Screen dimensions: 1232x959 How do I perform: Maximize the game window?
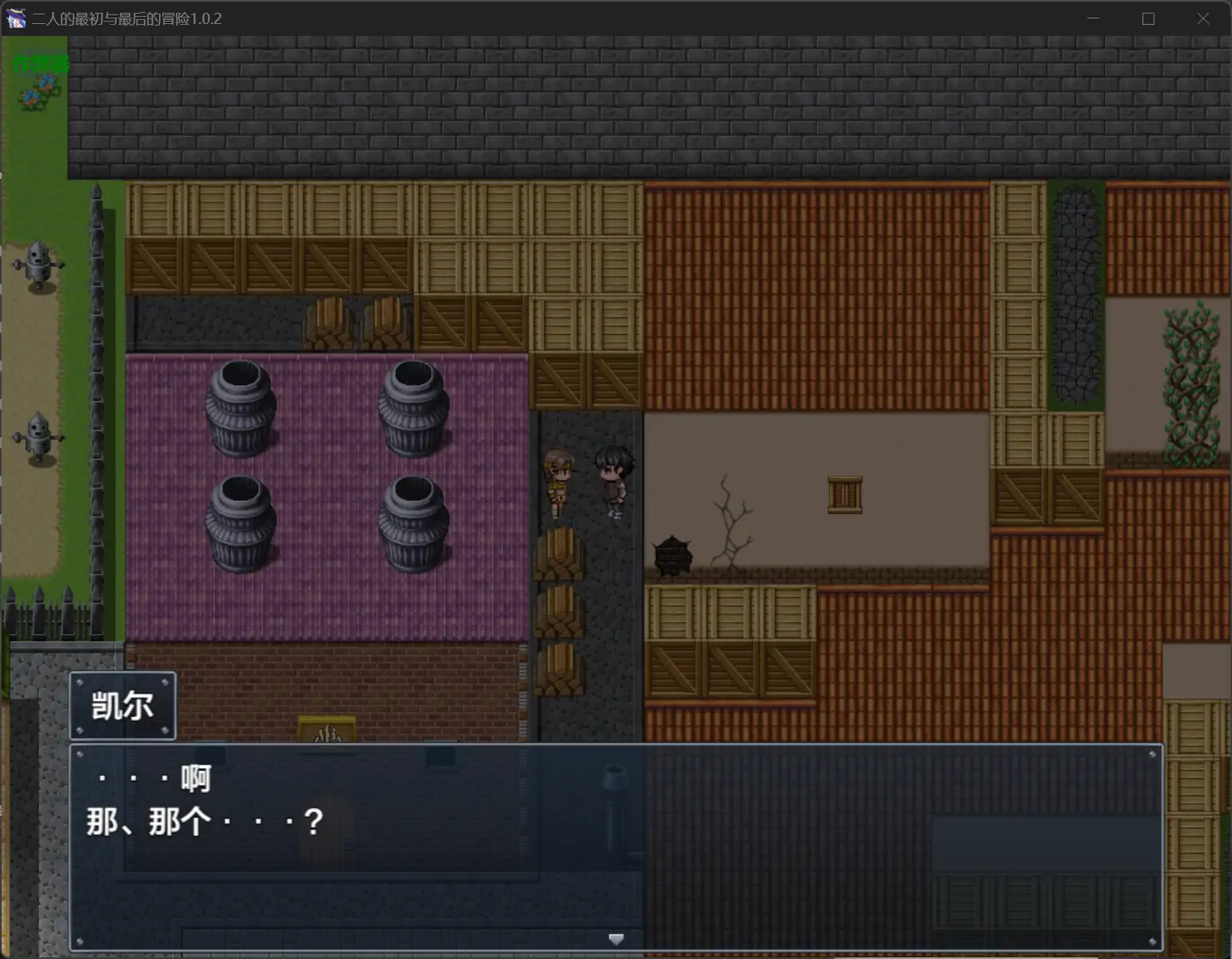(x=1148, y=18)
